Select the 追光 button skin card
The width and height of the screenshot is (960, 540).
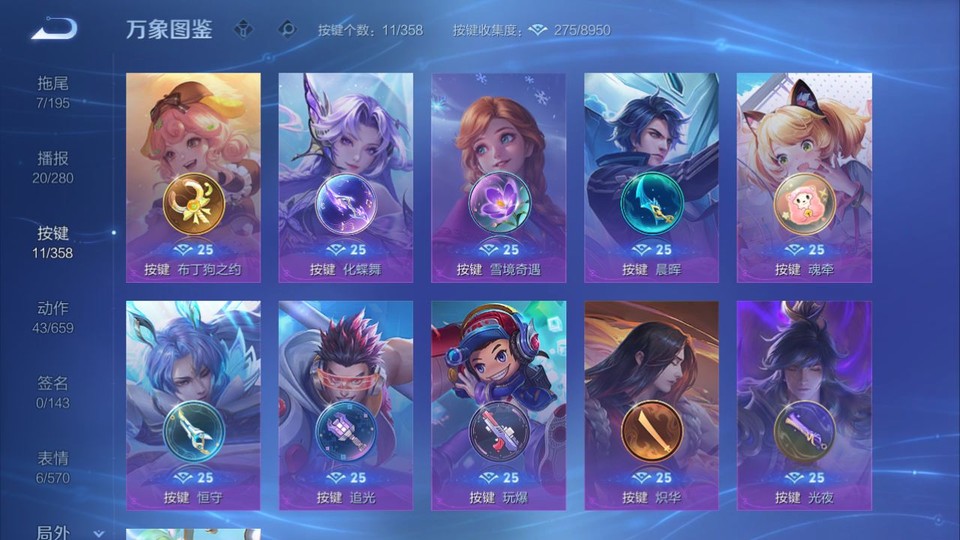[x=346, y=405]
